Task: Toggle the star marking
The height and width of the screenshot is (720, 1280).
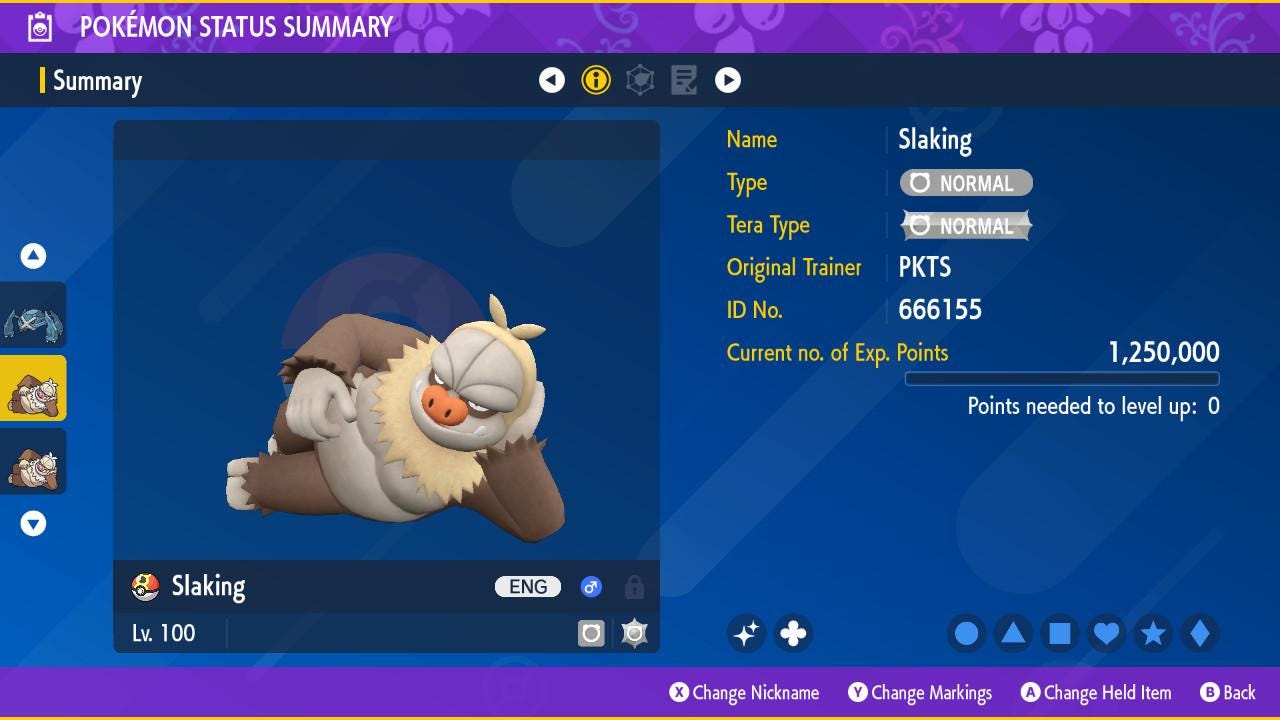Action: coord(1153,633)
